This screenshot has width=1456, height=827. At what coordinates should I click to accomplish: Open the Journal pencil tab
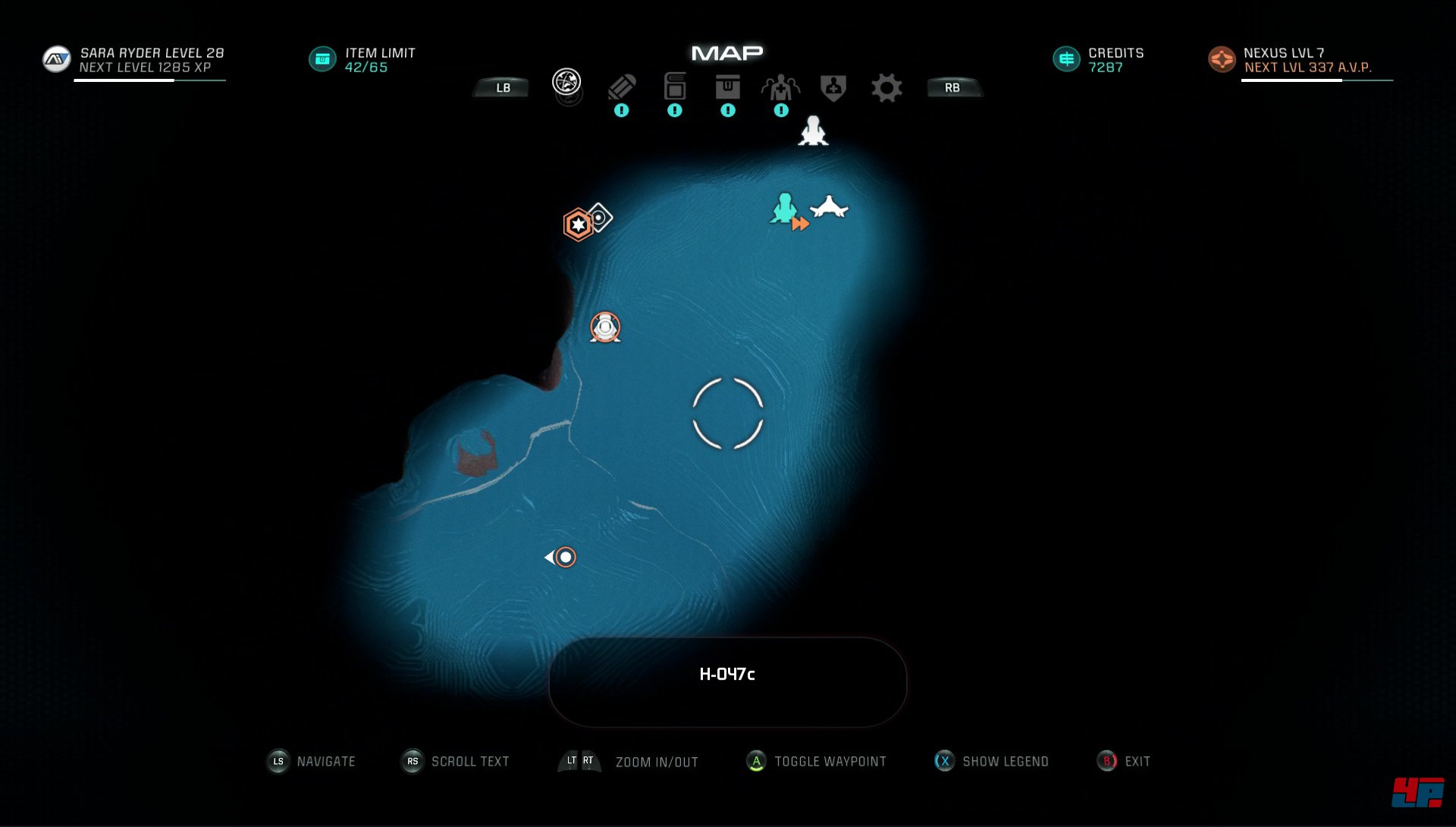(621, 87)
